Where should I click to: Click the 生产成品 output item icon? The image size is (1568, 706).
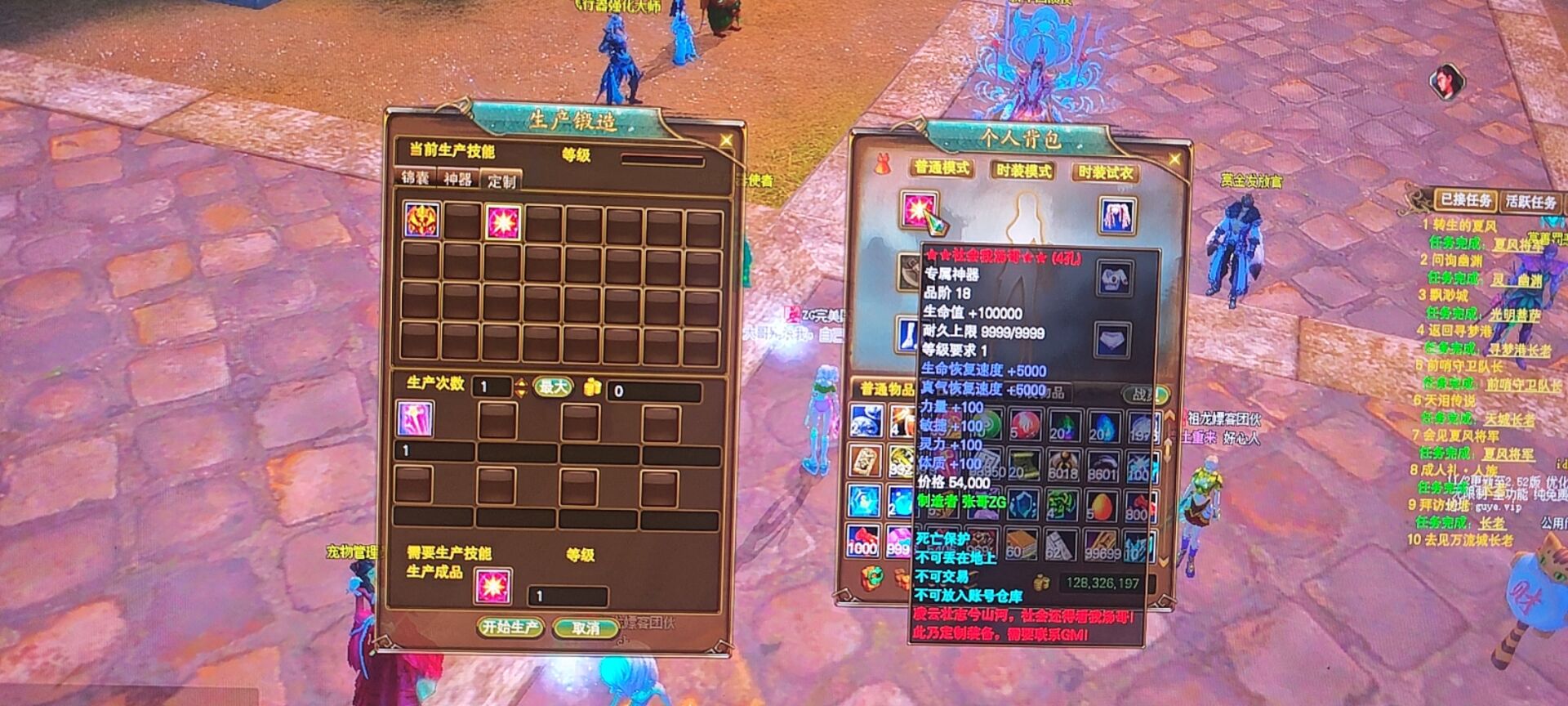click(x=493, y=586)
